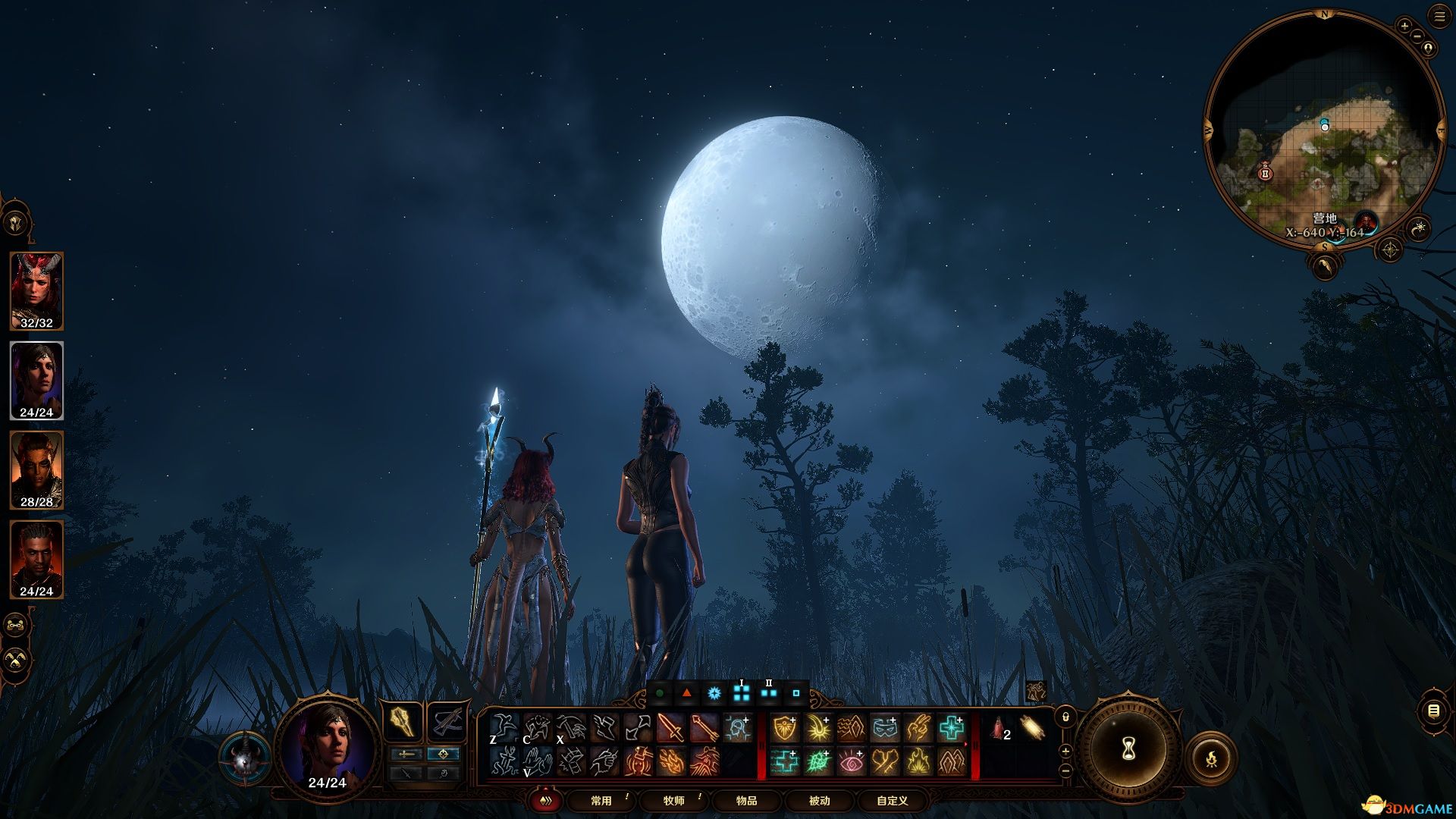The height and width of the screenshot is (819, 1456).
Task: Toggle the hotbar padlock button
Action: point(1065,717)
